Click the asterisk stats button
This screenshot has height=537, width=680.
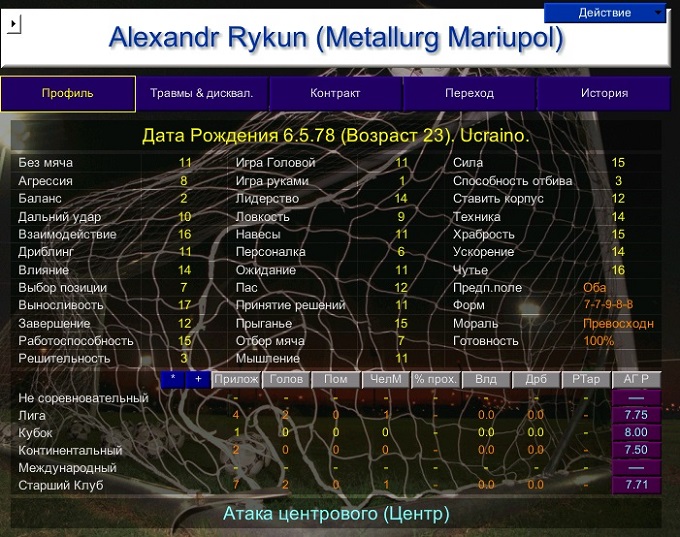point(173,379)
